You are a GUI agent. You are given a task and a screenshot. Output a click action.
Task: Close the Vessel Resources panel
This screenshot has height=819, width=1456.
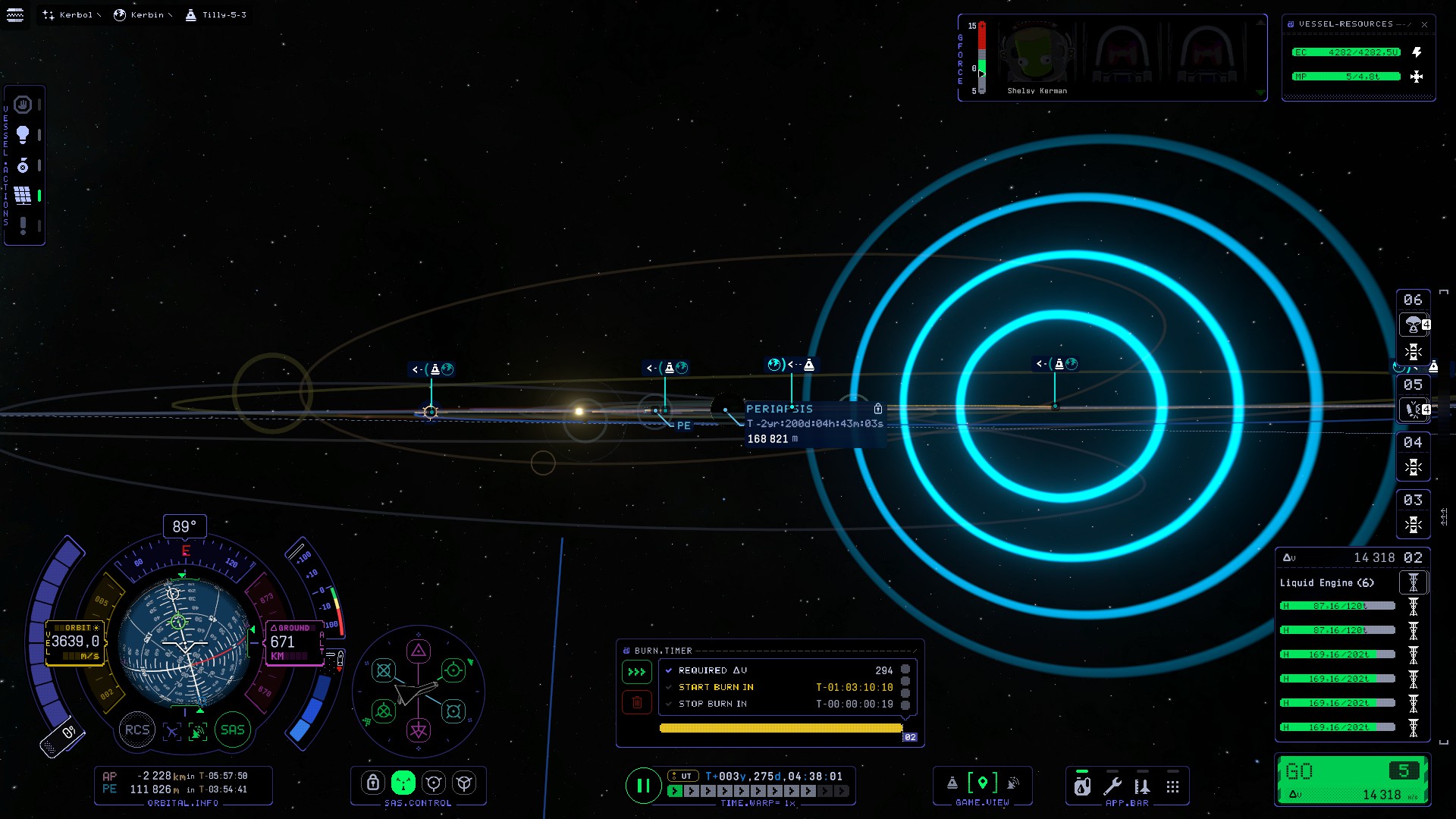click(x=1424, y=24)
